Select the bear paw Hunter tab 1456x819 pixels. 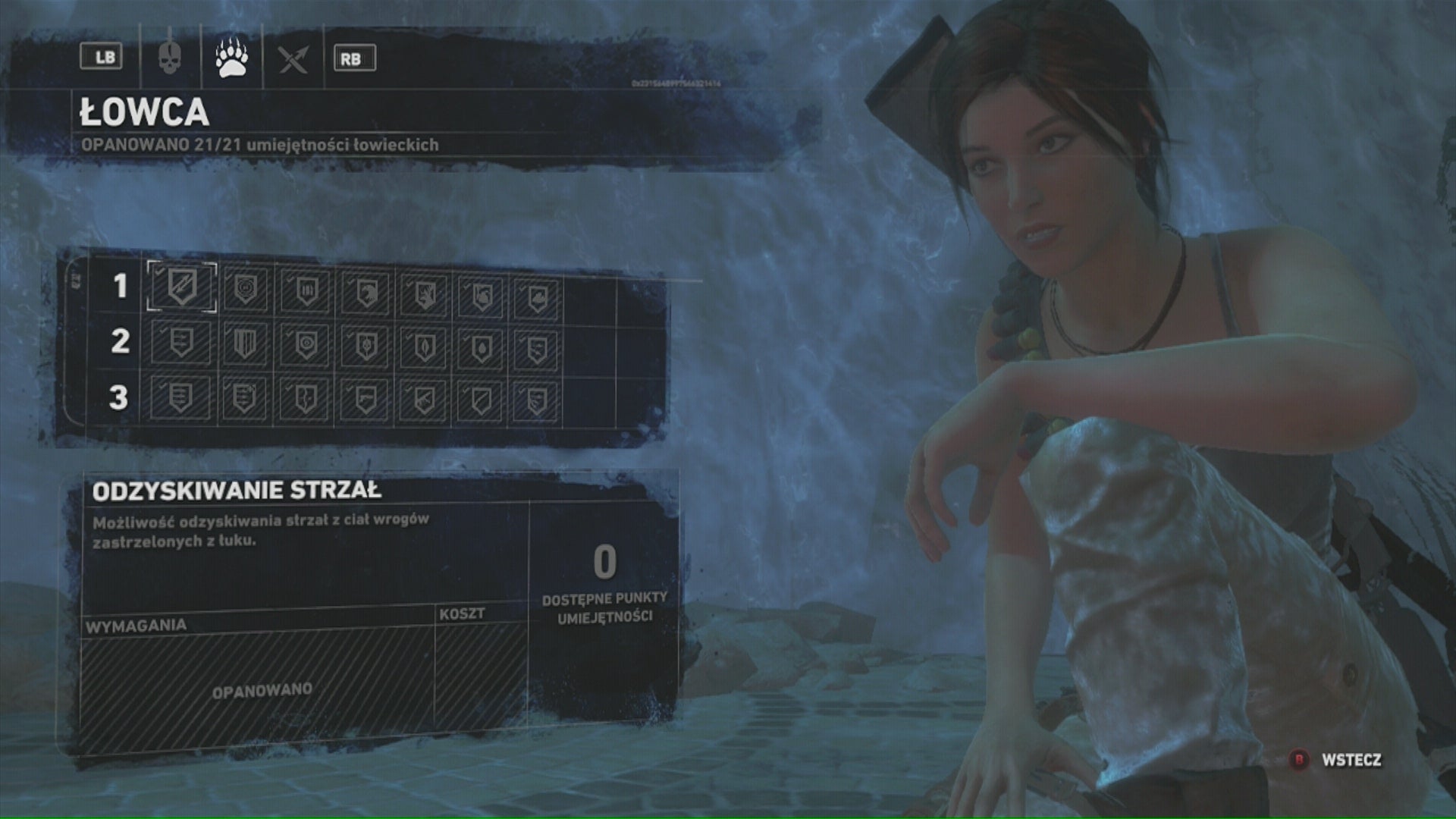click(x=231, y=58)
